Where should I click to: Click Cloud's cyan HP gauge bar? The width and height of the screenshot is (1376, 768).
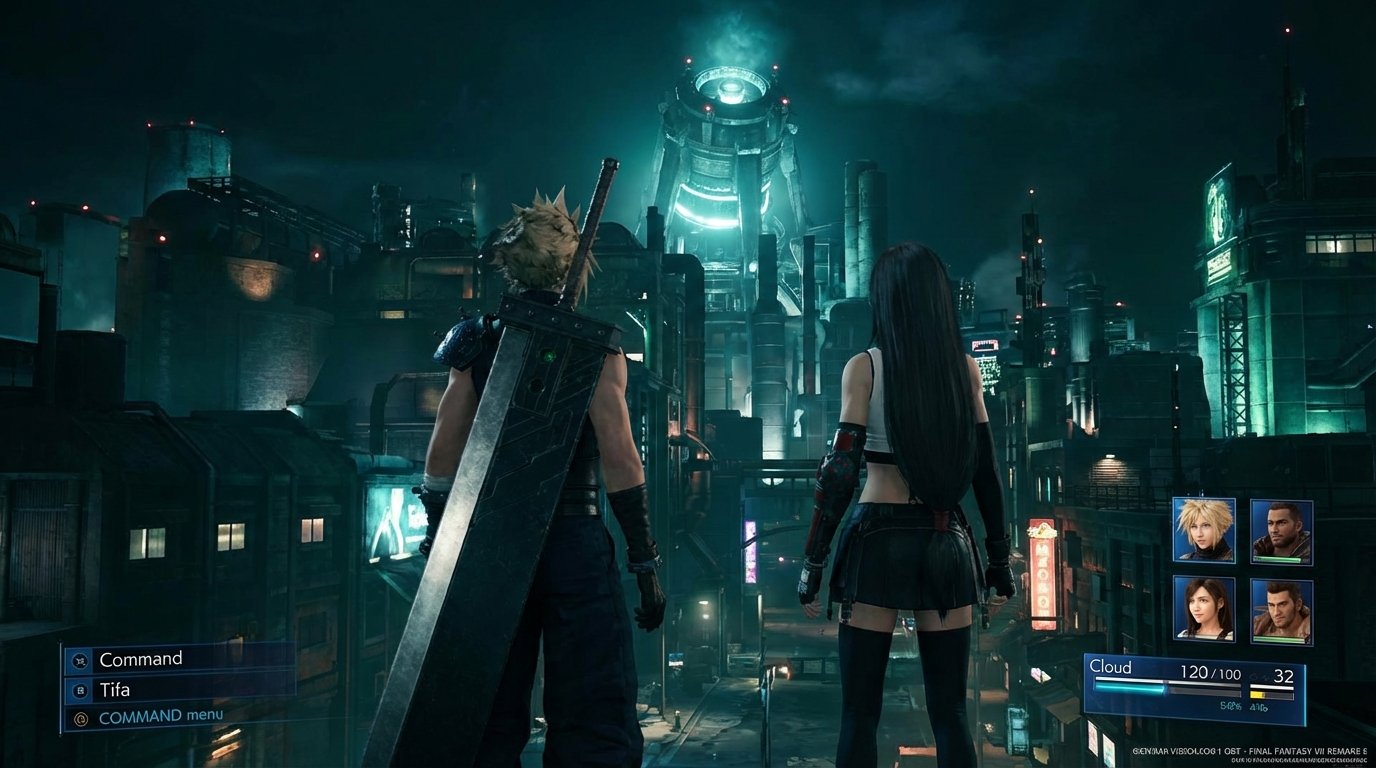1129,687
